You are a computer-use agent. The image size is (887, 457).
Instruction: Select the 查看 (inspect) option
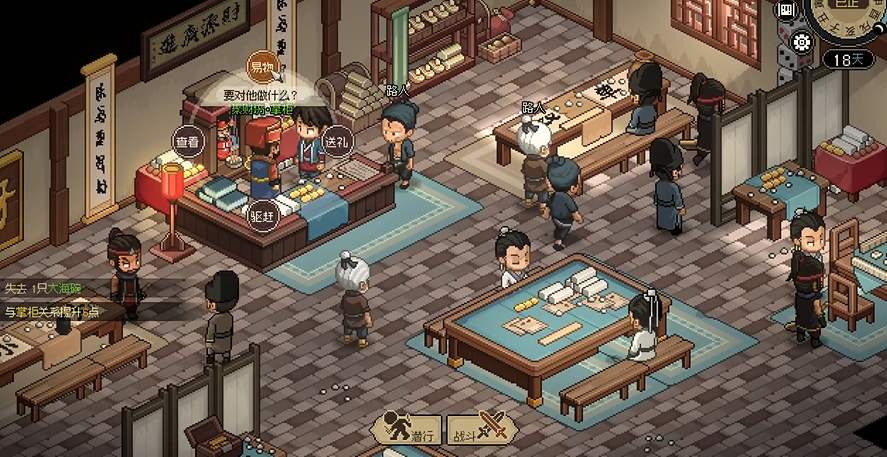tap(188, 141)
